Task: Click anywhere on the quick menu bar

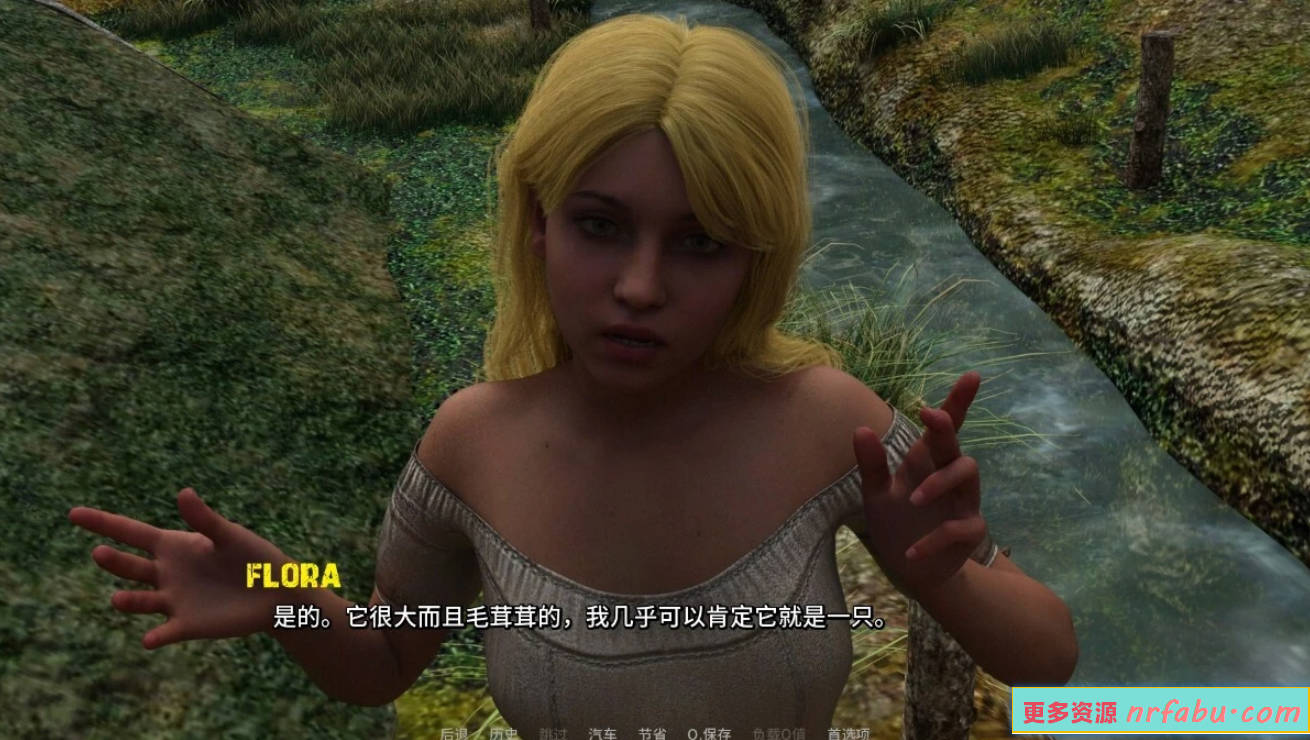Action: click(650, 732)
